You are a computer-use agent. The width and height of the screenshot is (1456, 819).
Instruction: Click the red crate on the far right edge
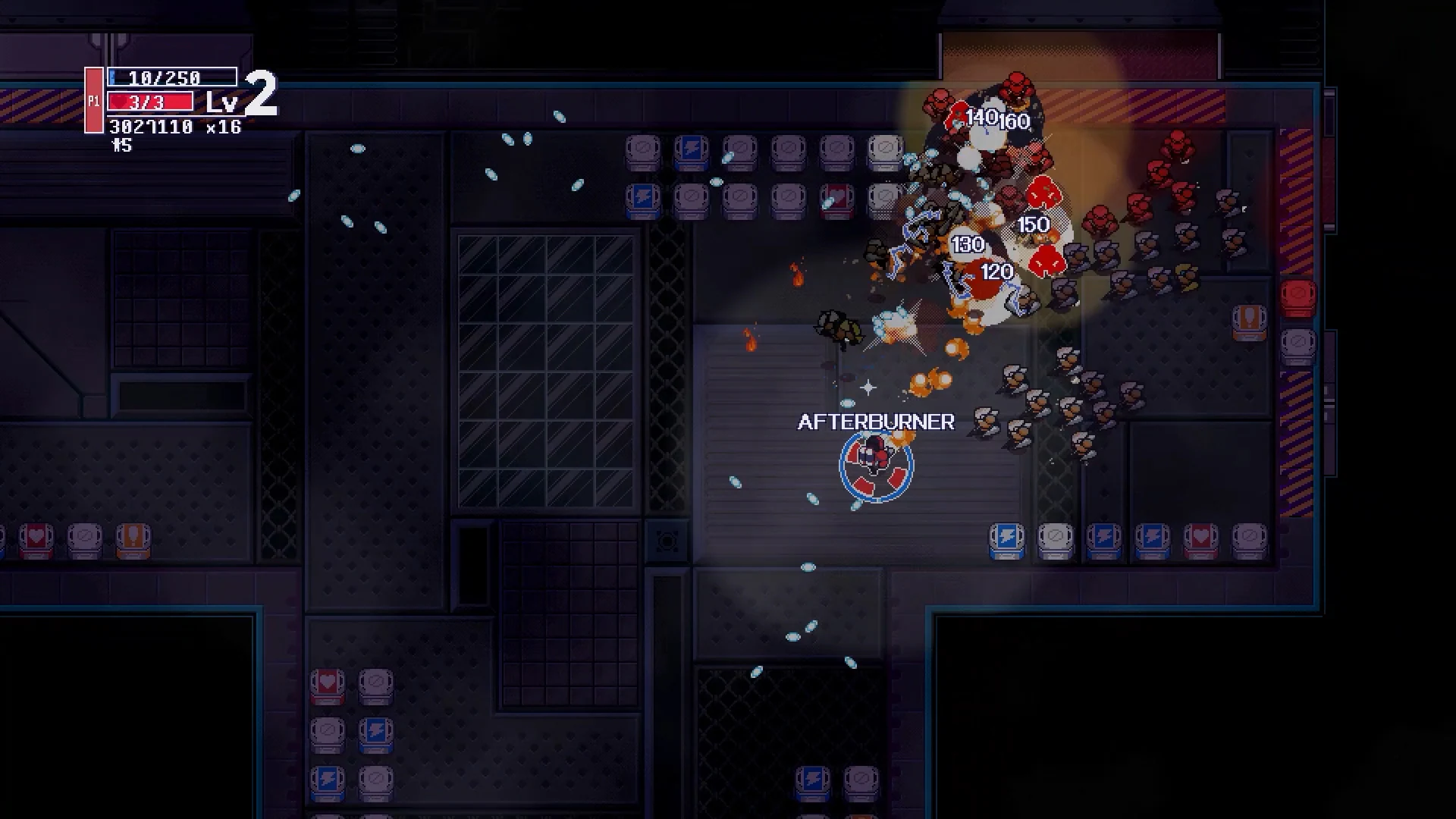[1298, 296]
